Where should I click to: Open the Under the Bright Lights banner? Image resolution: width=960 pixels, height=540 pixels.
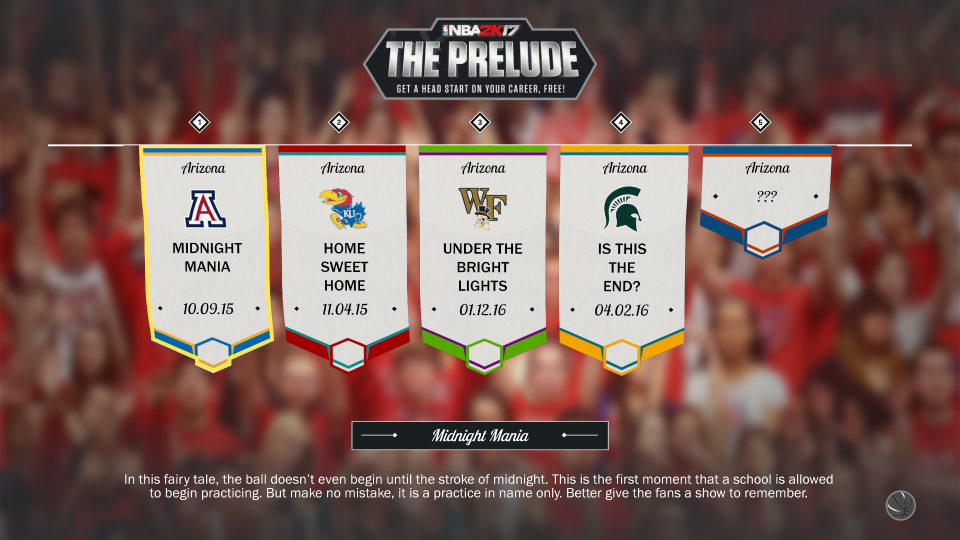(x=484, y=255)
